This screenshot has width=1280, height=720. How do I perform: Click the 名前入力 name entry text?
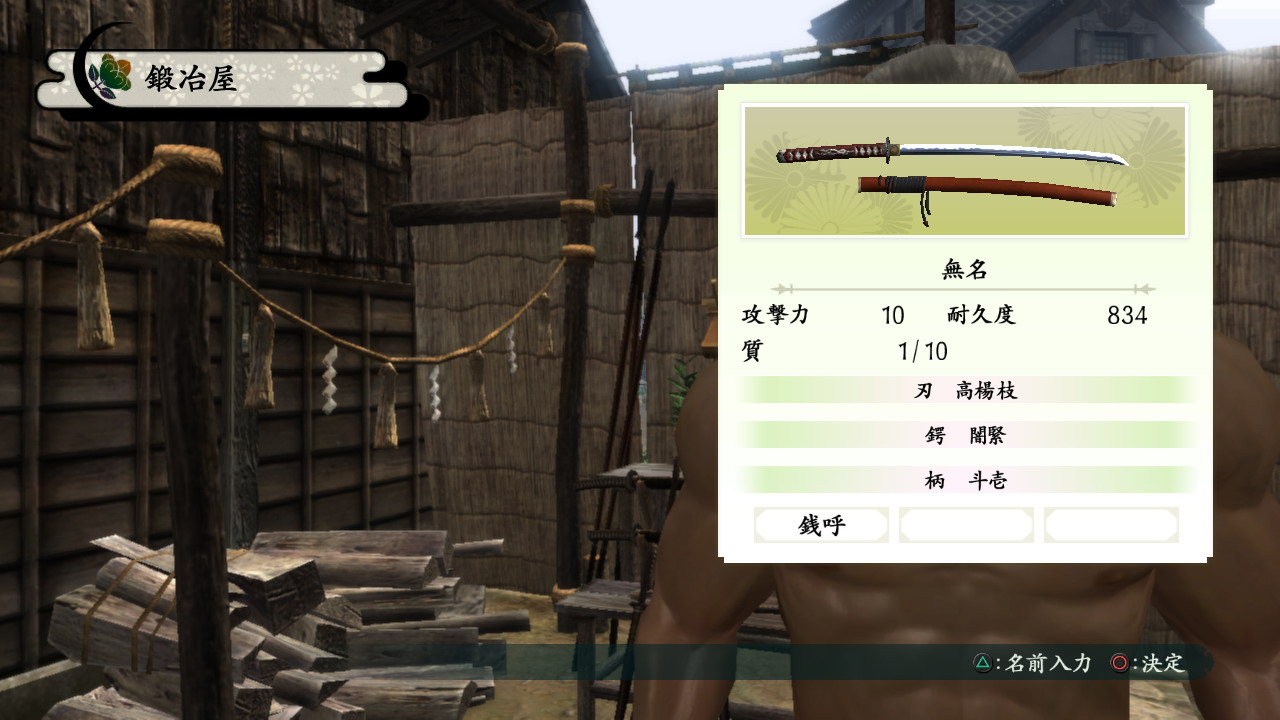tap(1048, 663)
